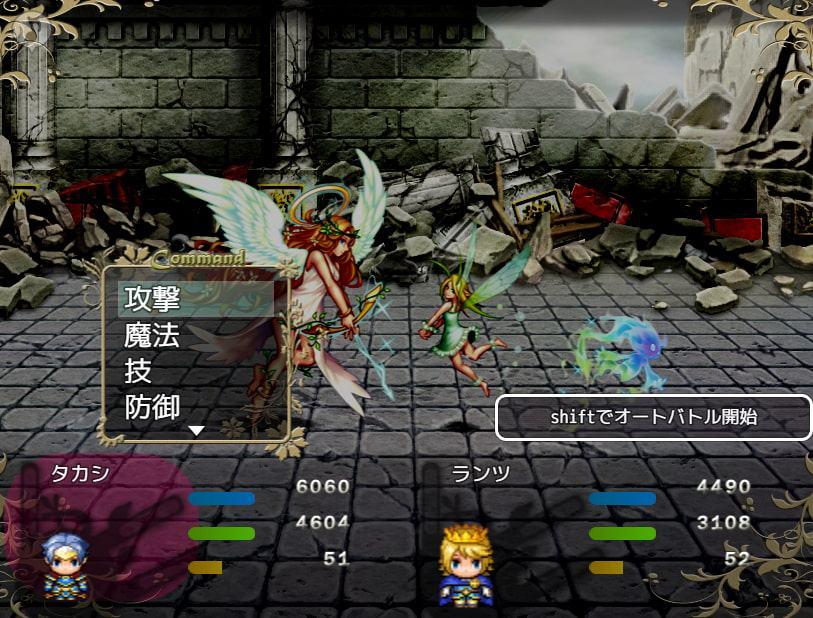The height and width of the screenshot is (618, 813).
Task: Select ランツ's character portrait
Action: (465, 566)
